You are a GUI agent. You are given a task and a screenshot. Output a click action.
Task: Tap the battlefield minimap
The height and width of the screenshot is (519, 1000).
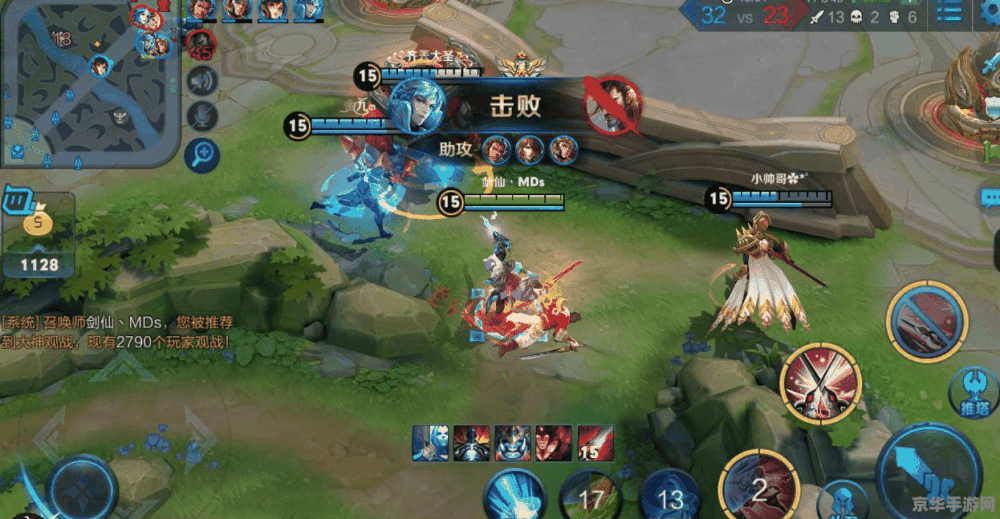pos(90,82)
